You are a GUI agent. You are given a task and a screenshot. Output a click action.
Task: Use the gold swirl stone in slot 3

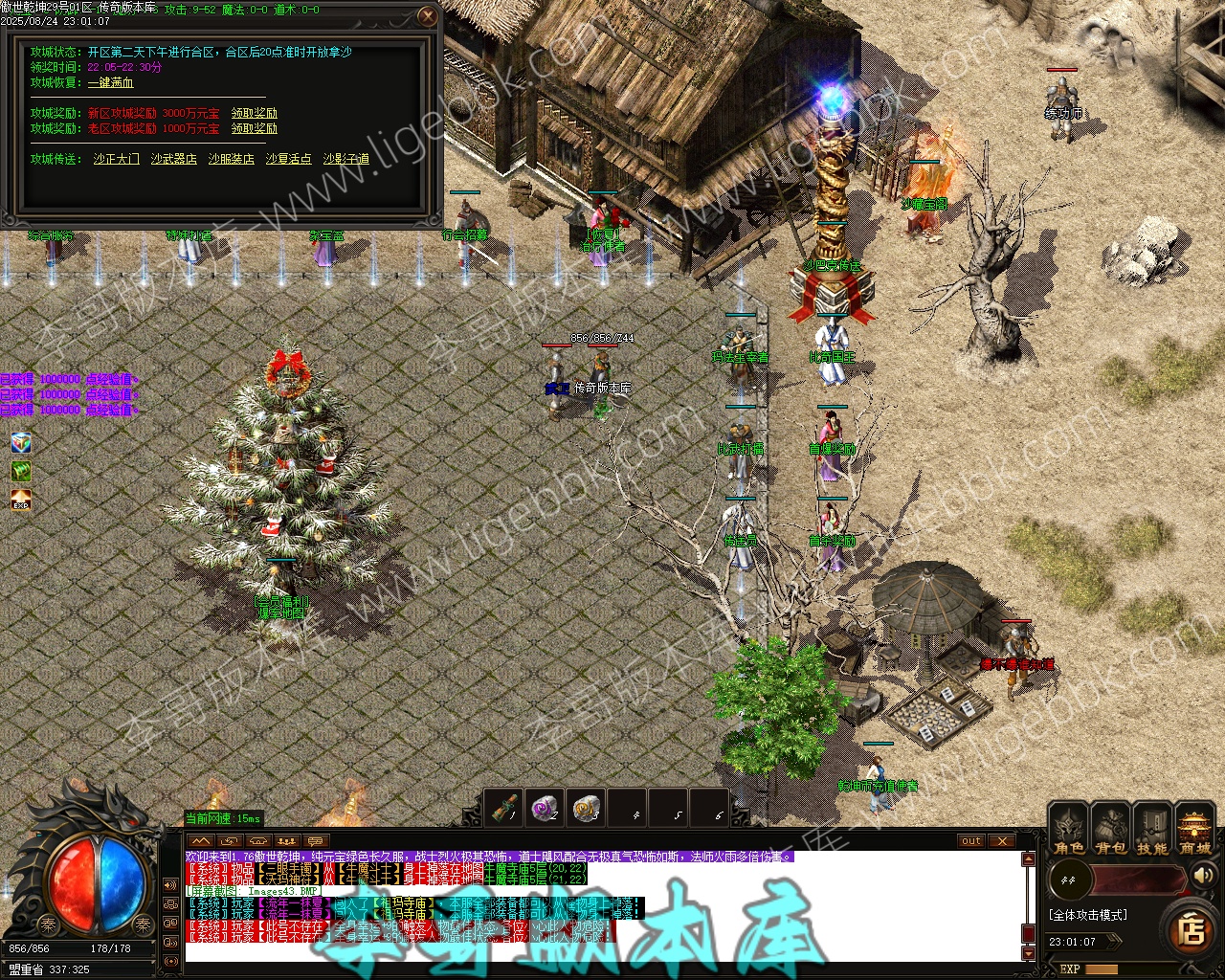pyautogui.click(x=587, y=808)
